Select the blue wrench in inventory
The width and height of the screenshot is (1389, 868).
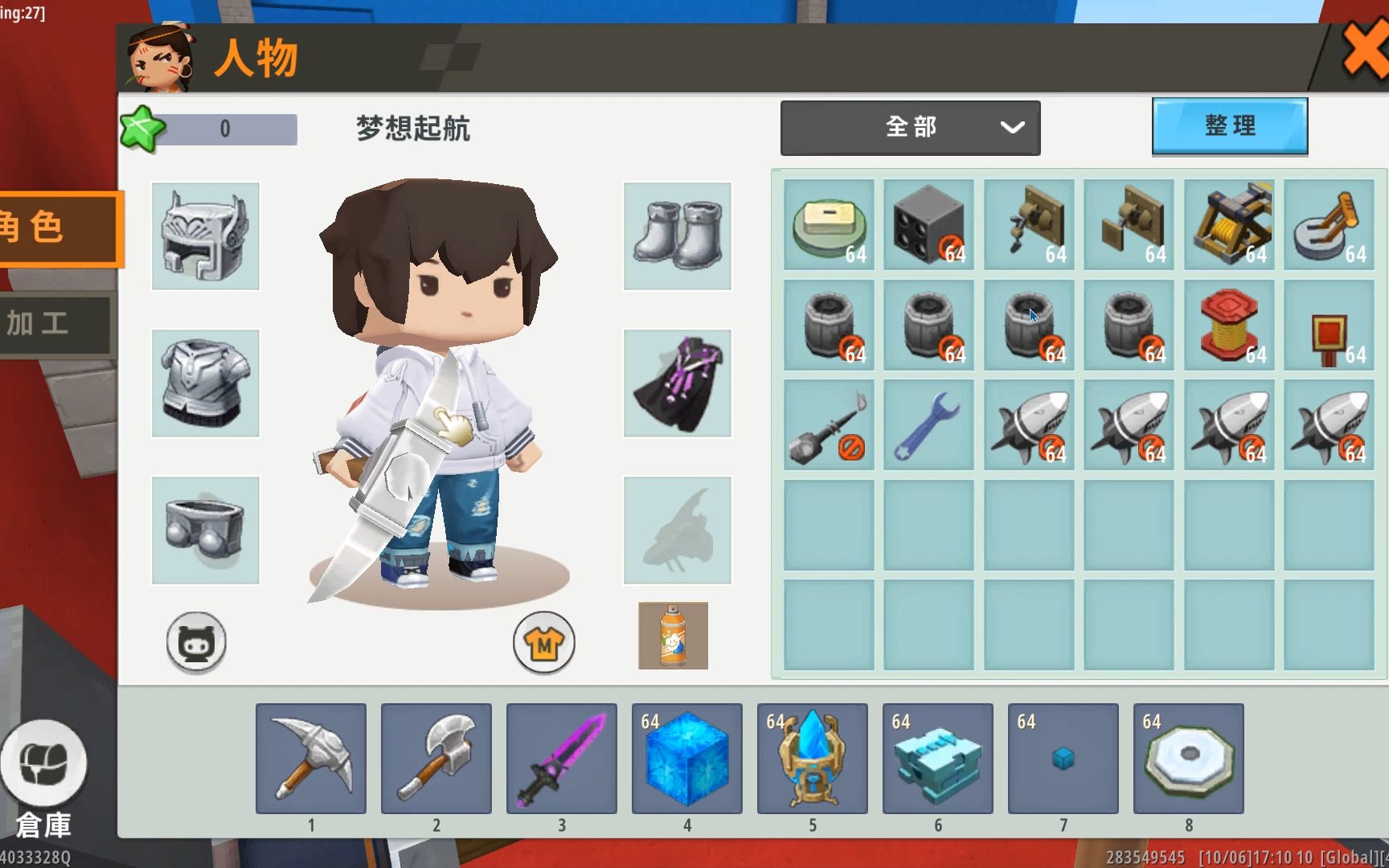(928, 424)
